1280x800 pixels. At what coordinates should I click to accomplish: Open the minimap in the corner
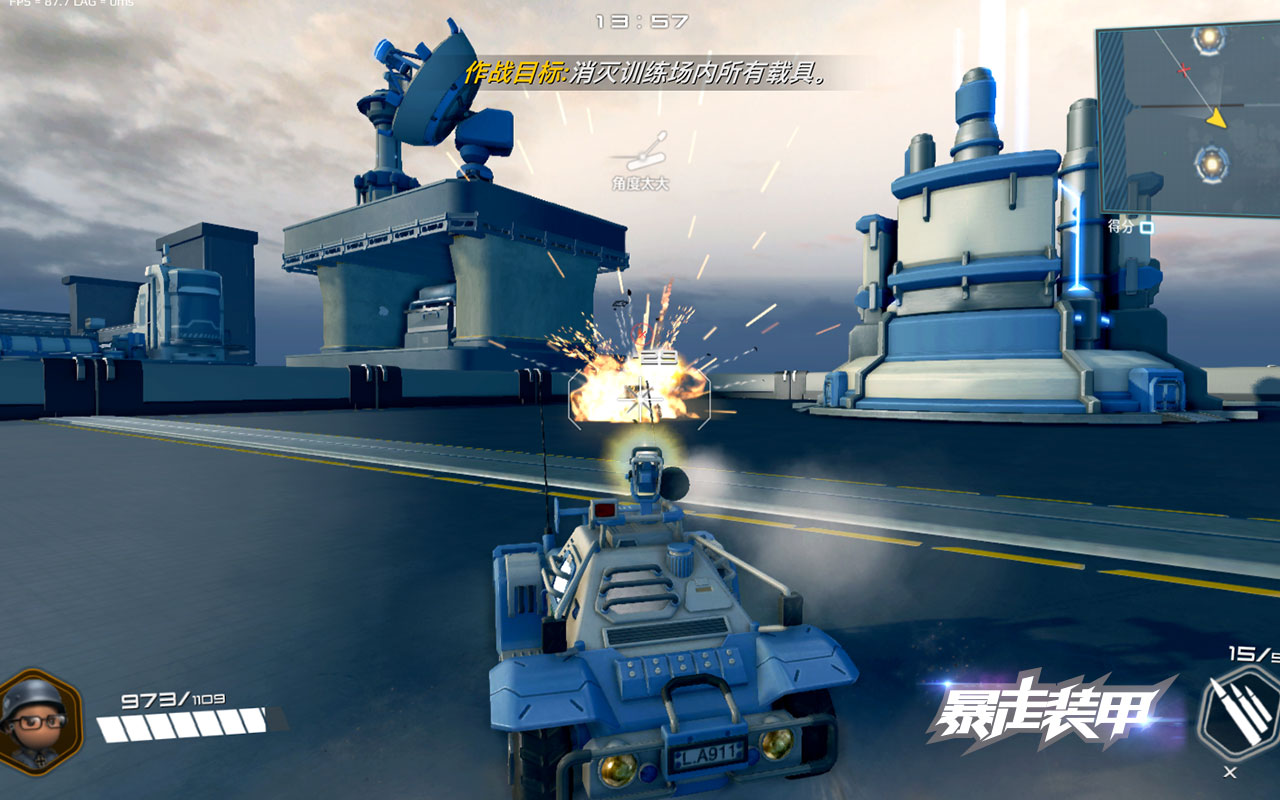(1190, 118)
